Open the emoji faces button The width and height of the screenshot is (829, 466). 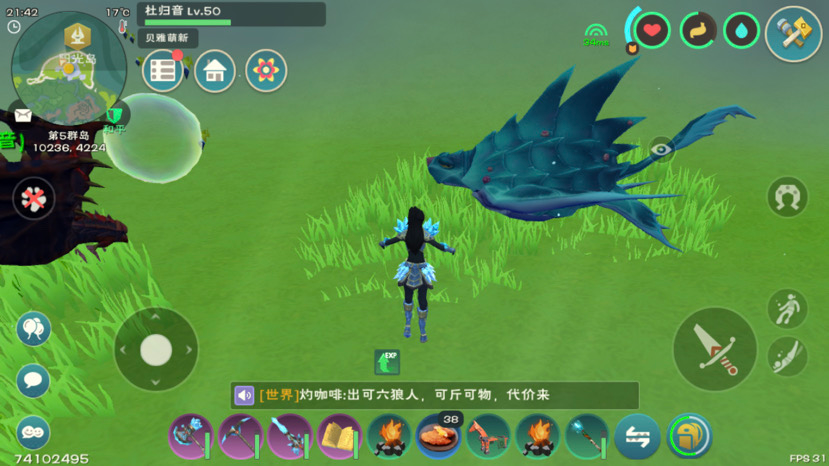point(33,431)
